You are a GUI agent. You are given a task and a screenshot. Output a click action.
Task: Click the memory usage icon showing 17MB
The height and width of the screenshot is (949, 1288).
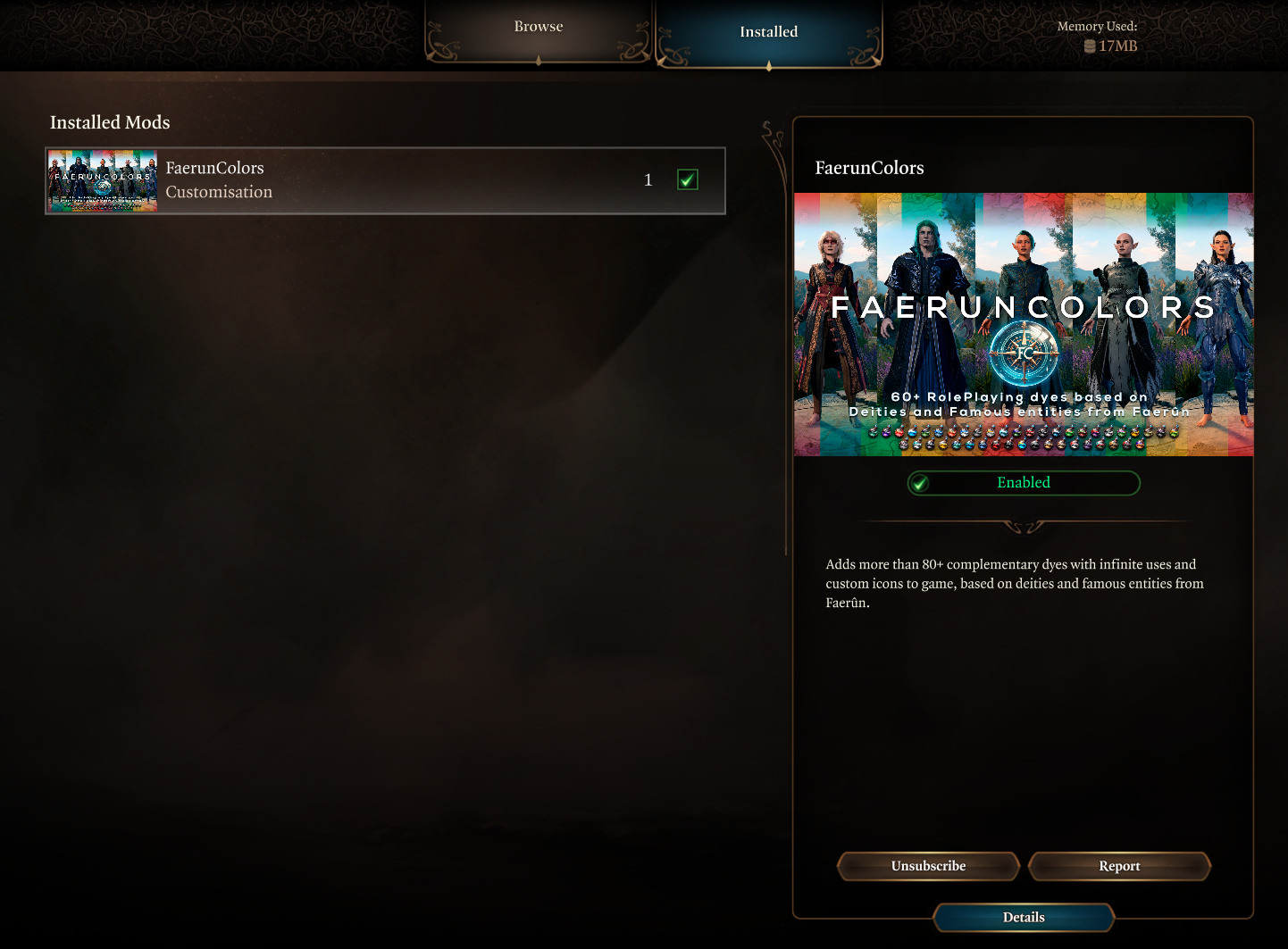click(x=1089, y=46)
